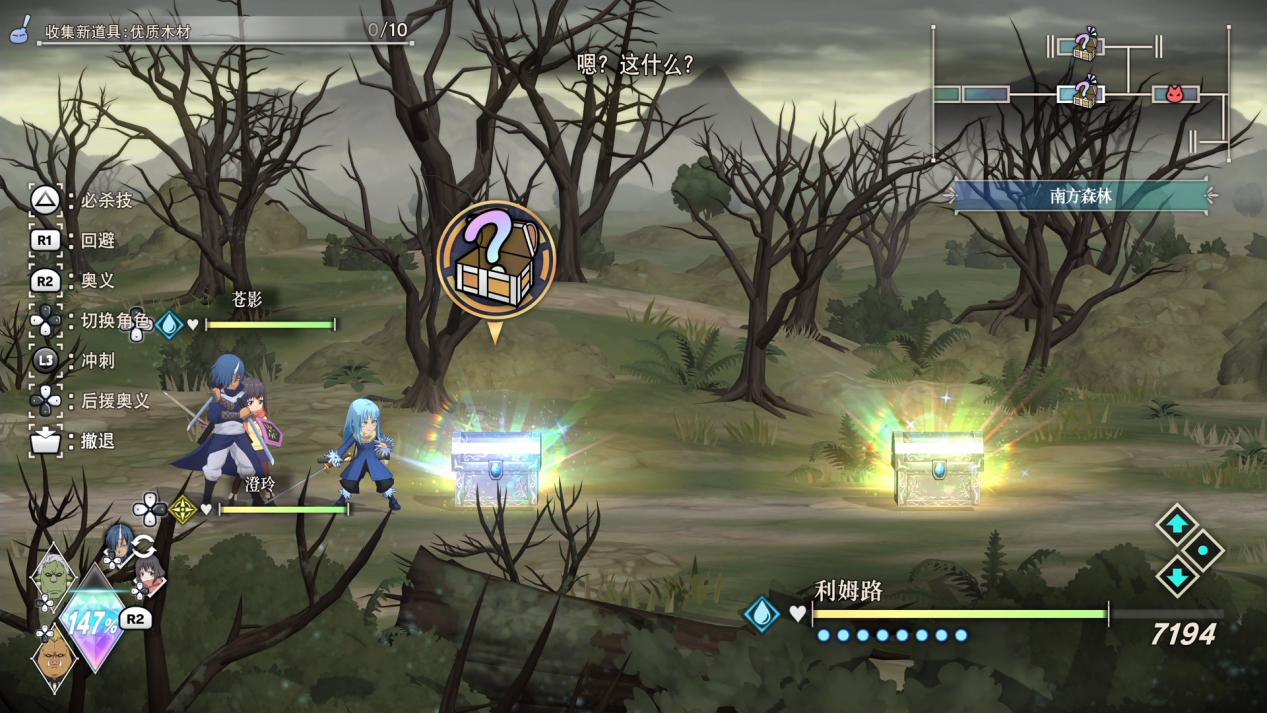Screen dimensions: 1267x713
Task: Click the blue-haired 苍影 swap portrait
Action: tap(118, 543)
